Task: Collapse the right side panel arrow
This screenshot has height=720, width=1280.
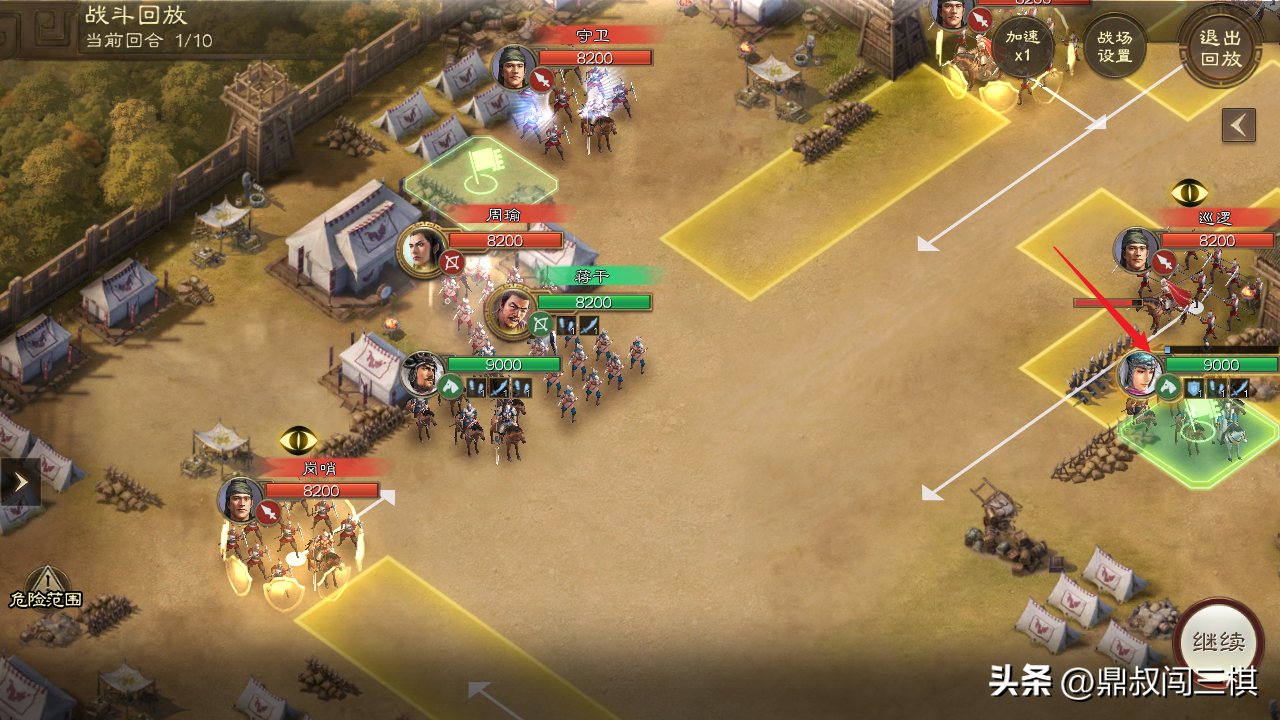Action: pyautogui.click(x=1239, y=125)
